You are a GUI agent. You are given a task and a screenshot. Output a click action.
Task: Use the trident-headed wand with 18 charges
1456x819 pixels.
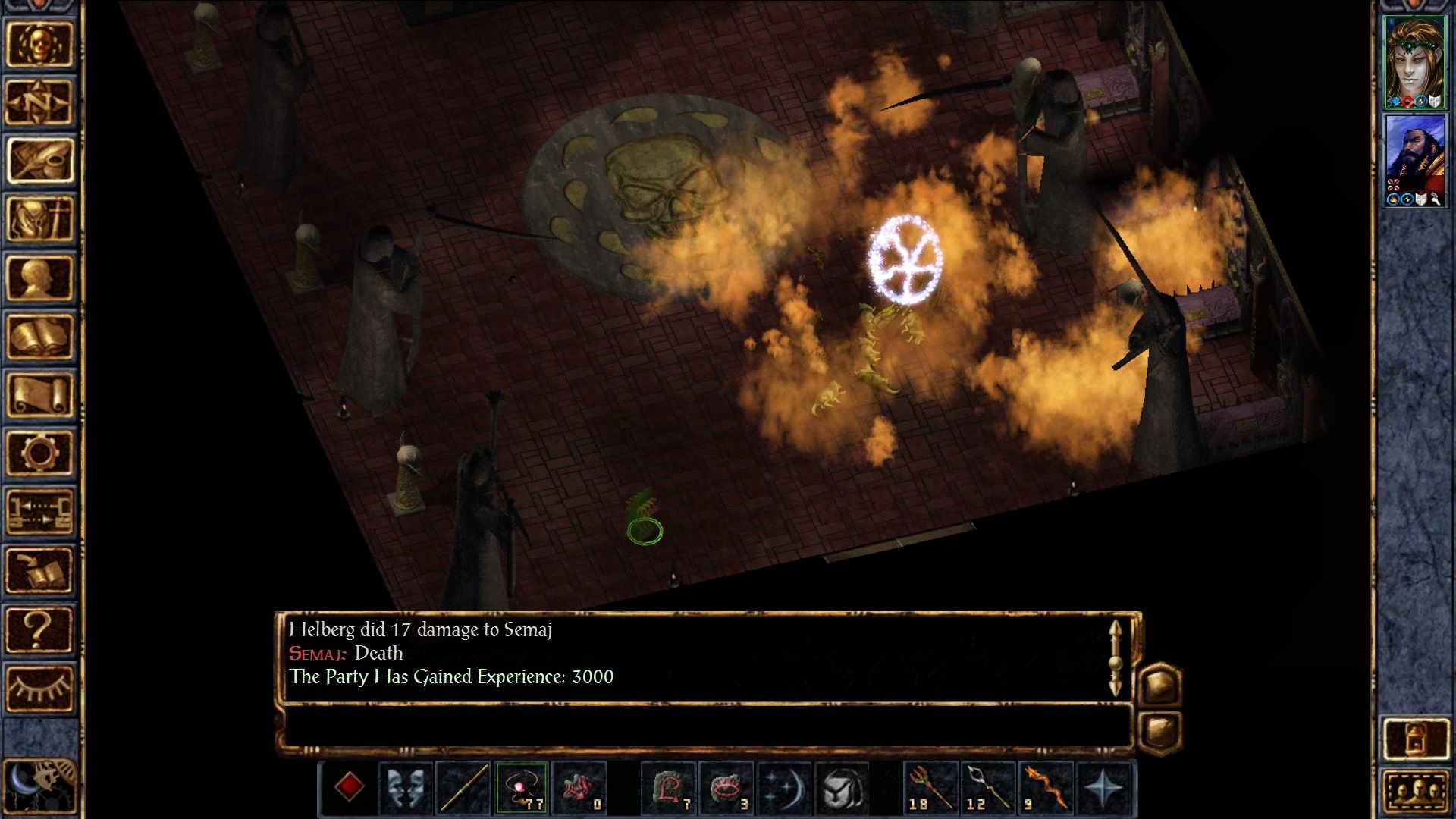(x=930, y=787)
